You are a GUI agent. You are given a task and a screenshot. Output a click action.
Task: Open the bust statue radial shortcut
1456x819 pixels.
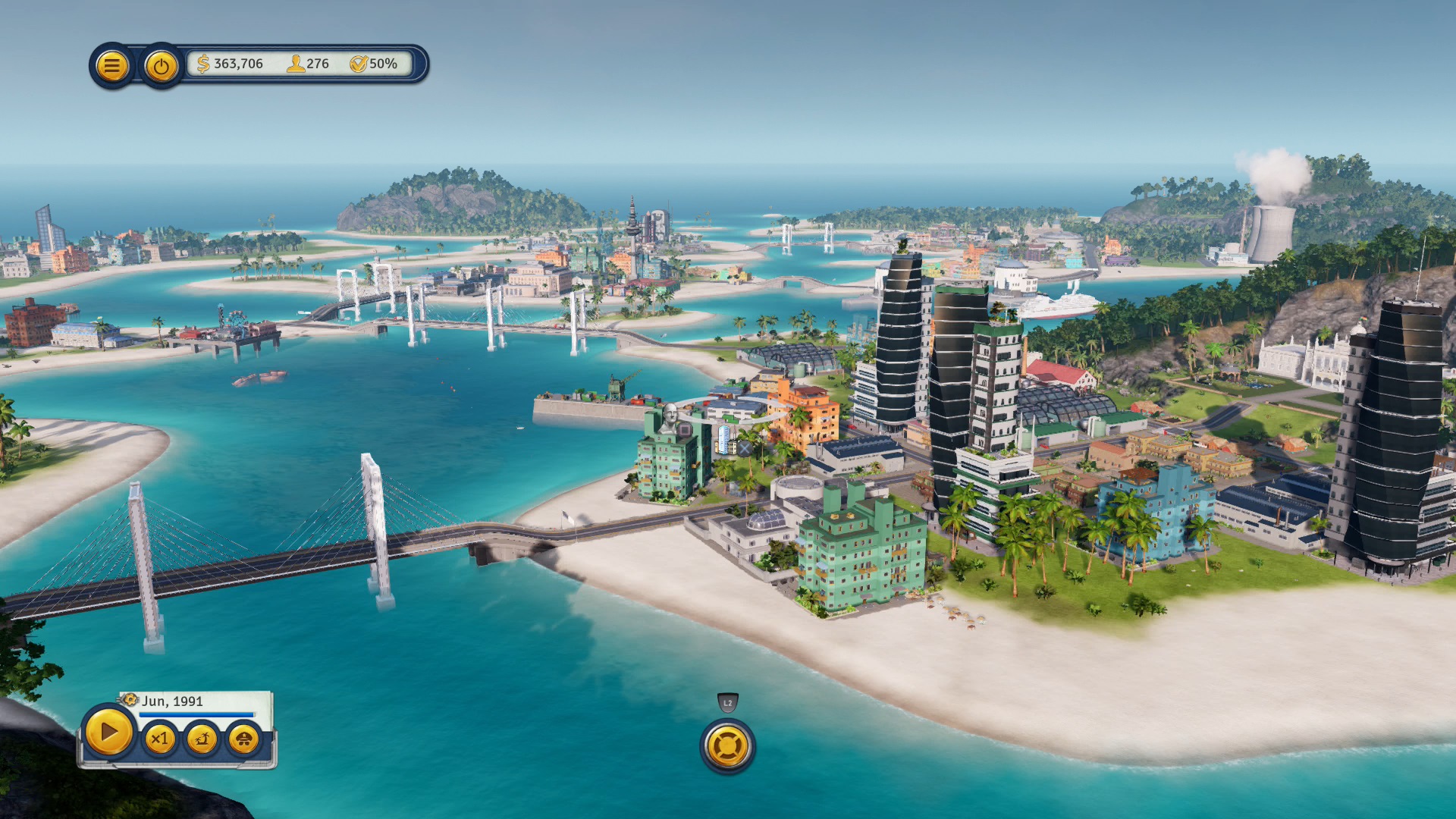[x=670, y=417]
